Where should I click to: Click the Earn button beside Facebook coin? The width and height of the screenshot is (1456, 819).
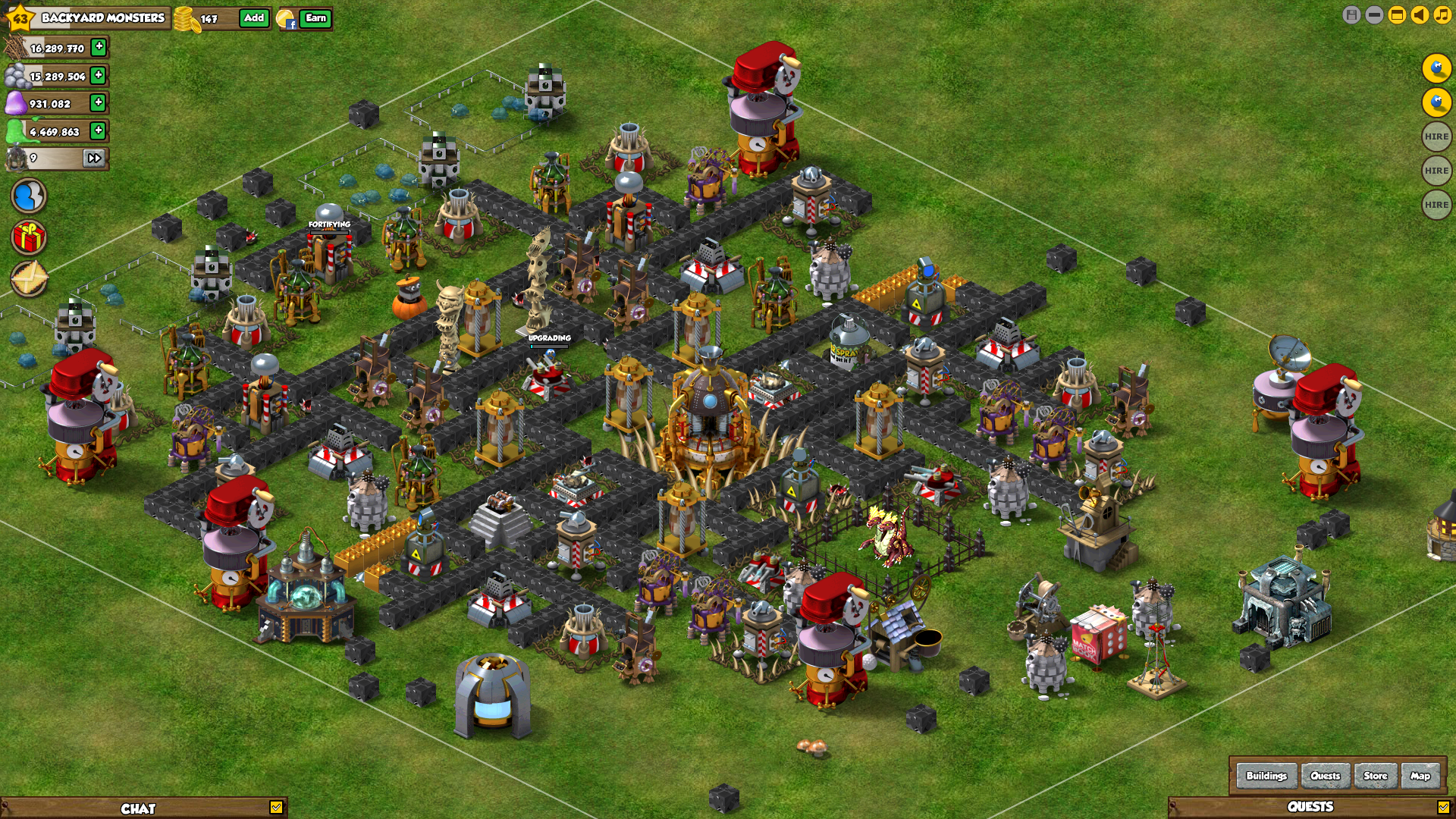315,18
